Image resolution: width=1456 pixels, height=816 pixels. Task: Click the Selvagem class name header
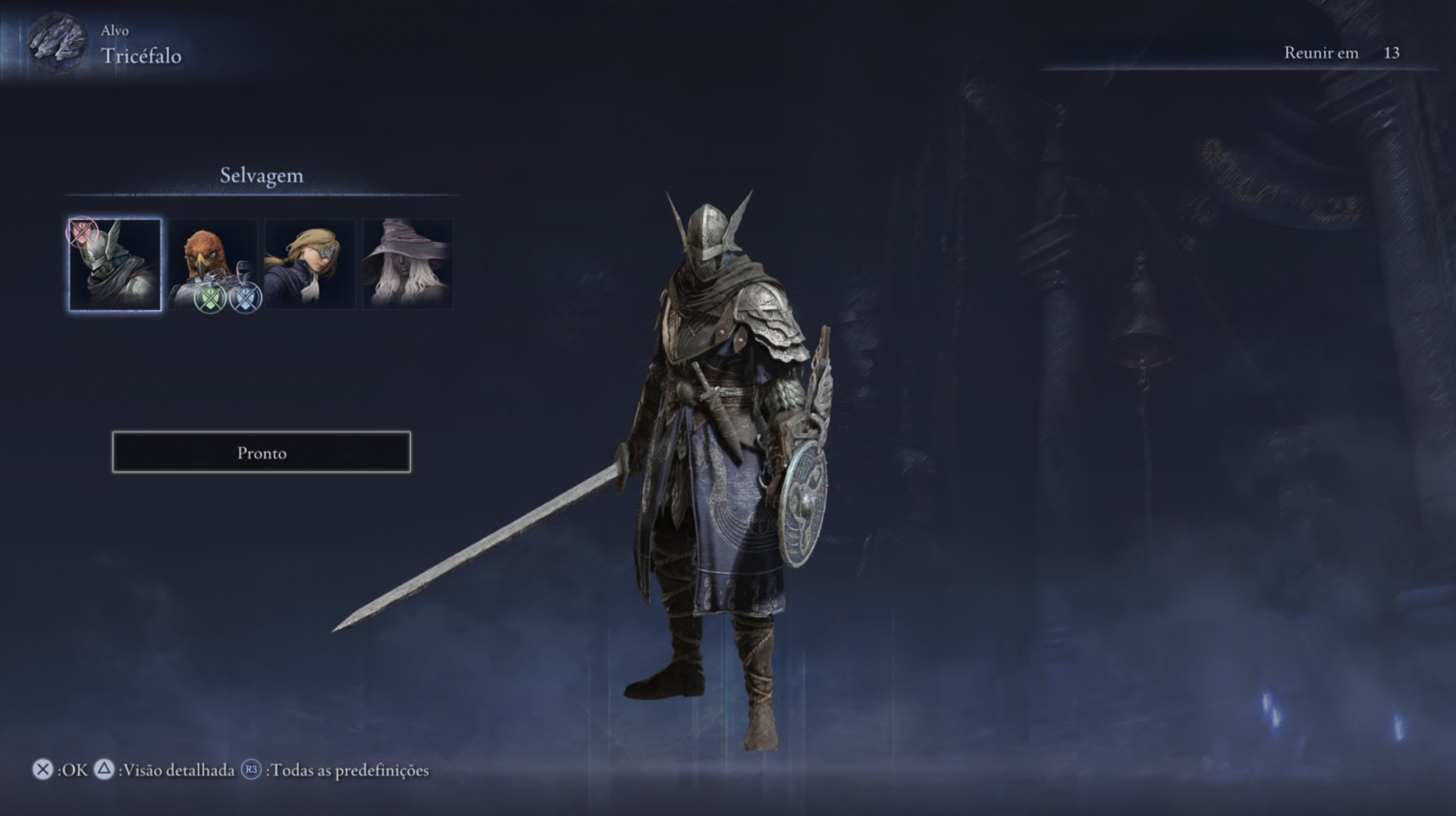(x=261, y=175)
